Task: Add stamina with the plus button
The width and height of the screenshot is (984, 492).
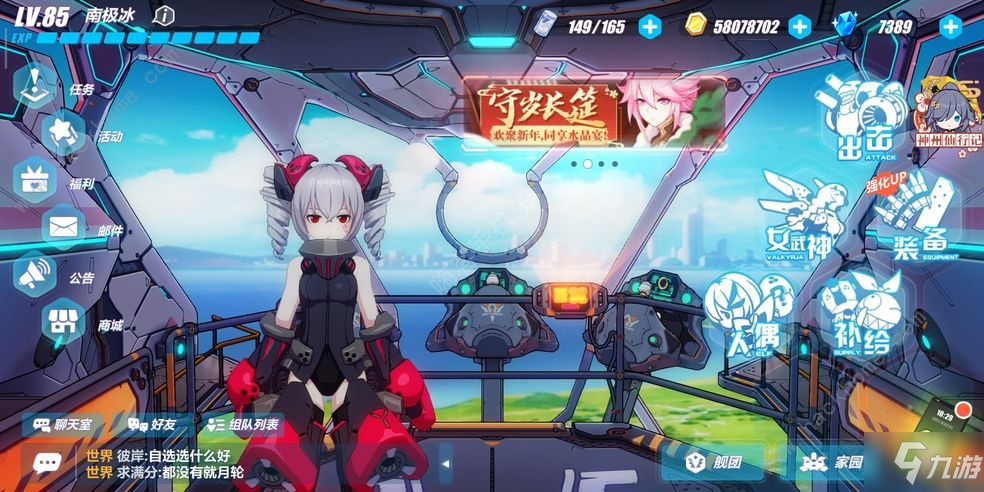Action: coord(650,27)
